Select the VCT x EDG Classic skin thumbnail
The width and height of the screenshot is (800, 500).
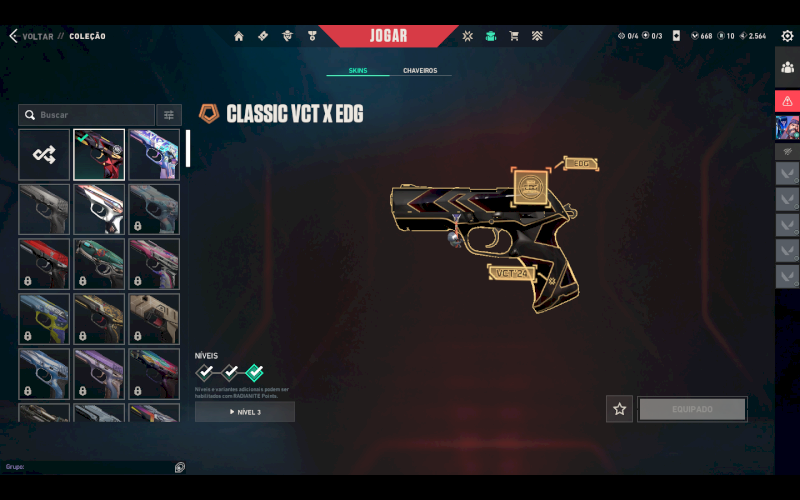coord(99,154)
